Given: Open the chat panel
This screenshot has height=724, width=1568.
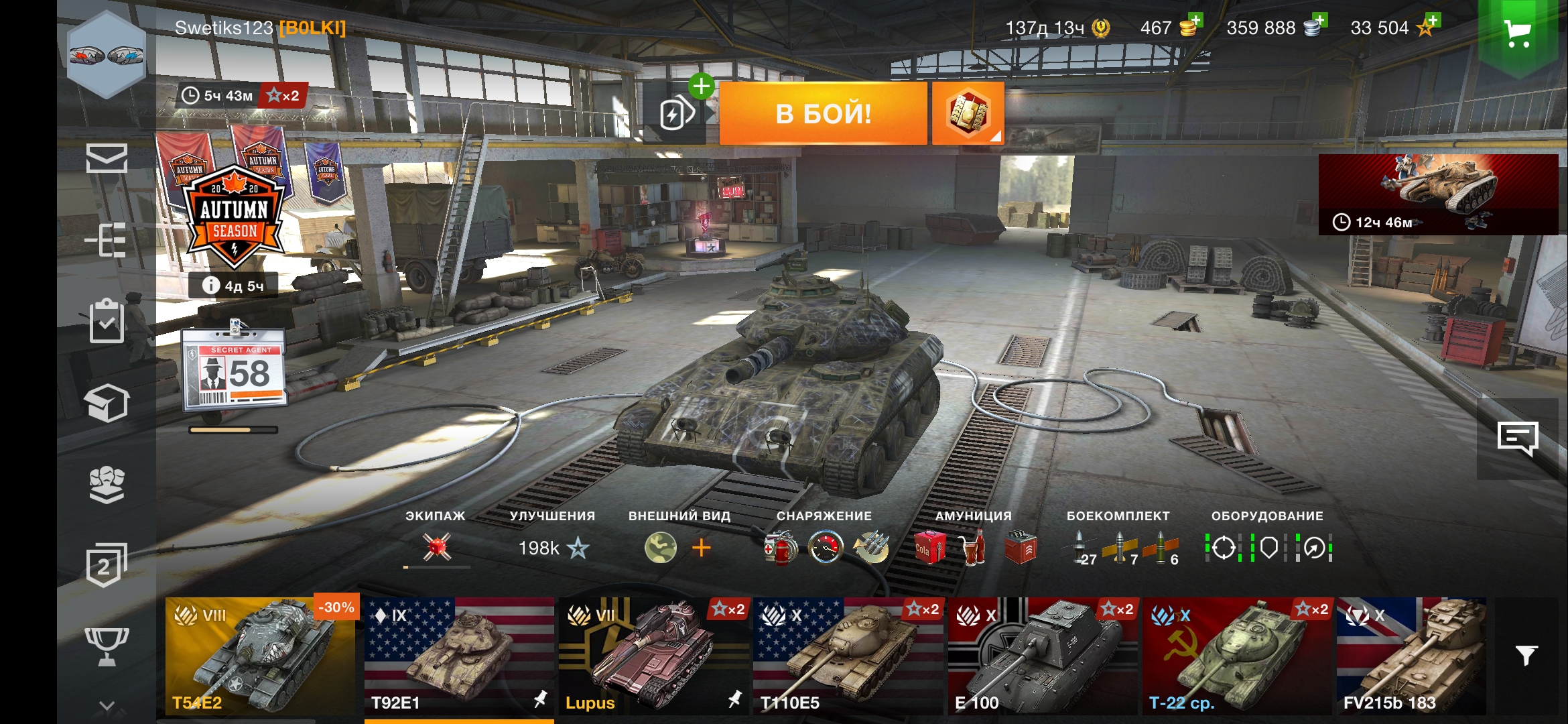Looking at the screenshot, I should tap(1517, 439).
